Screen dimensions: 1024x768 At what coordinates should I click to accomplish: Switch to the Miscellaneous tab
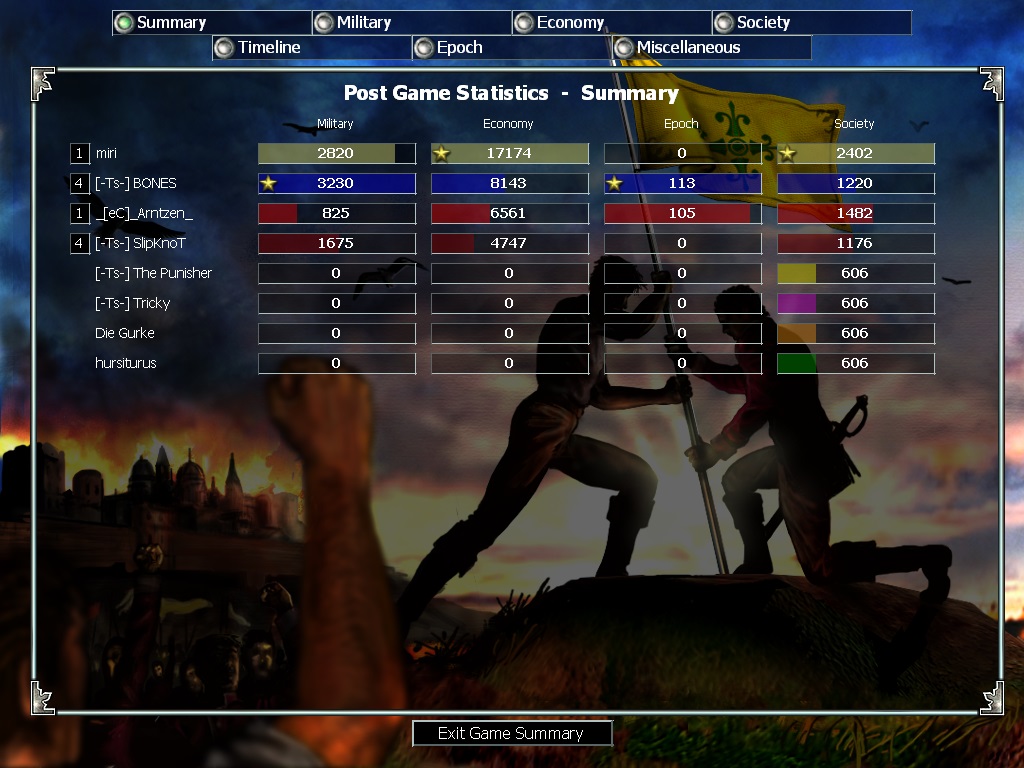click(688, 47)
